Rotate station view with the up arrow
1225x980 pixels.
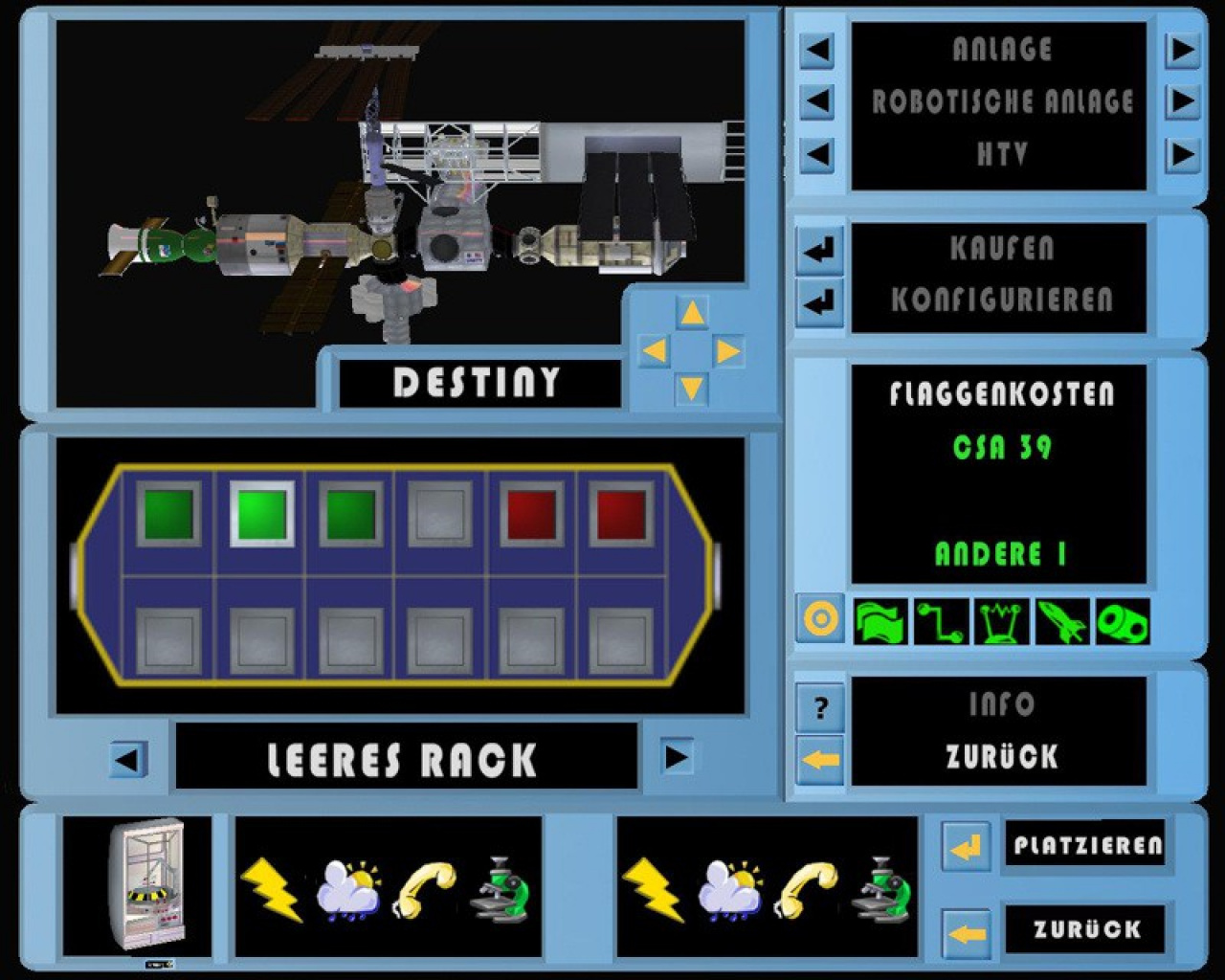coord(691,313)
